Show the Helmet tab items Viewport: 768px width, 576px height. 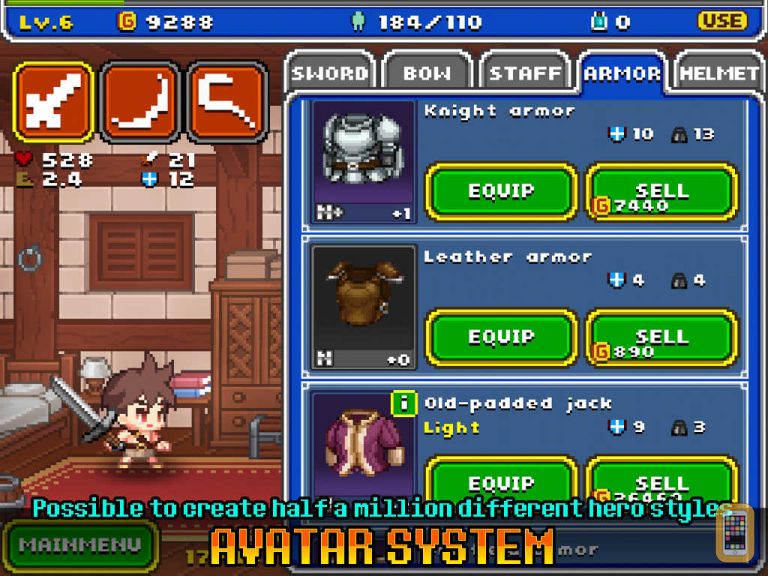click(719, 72)
